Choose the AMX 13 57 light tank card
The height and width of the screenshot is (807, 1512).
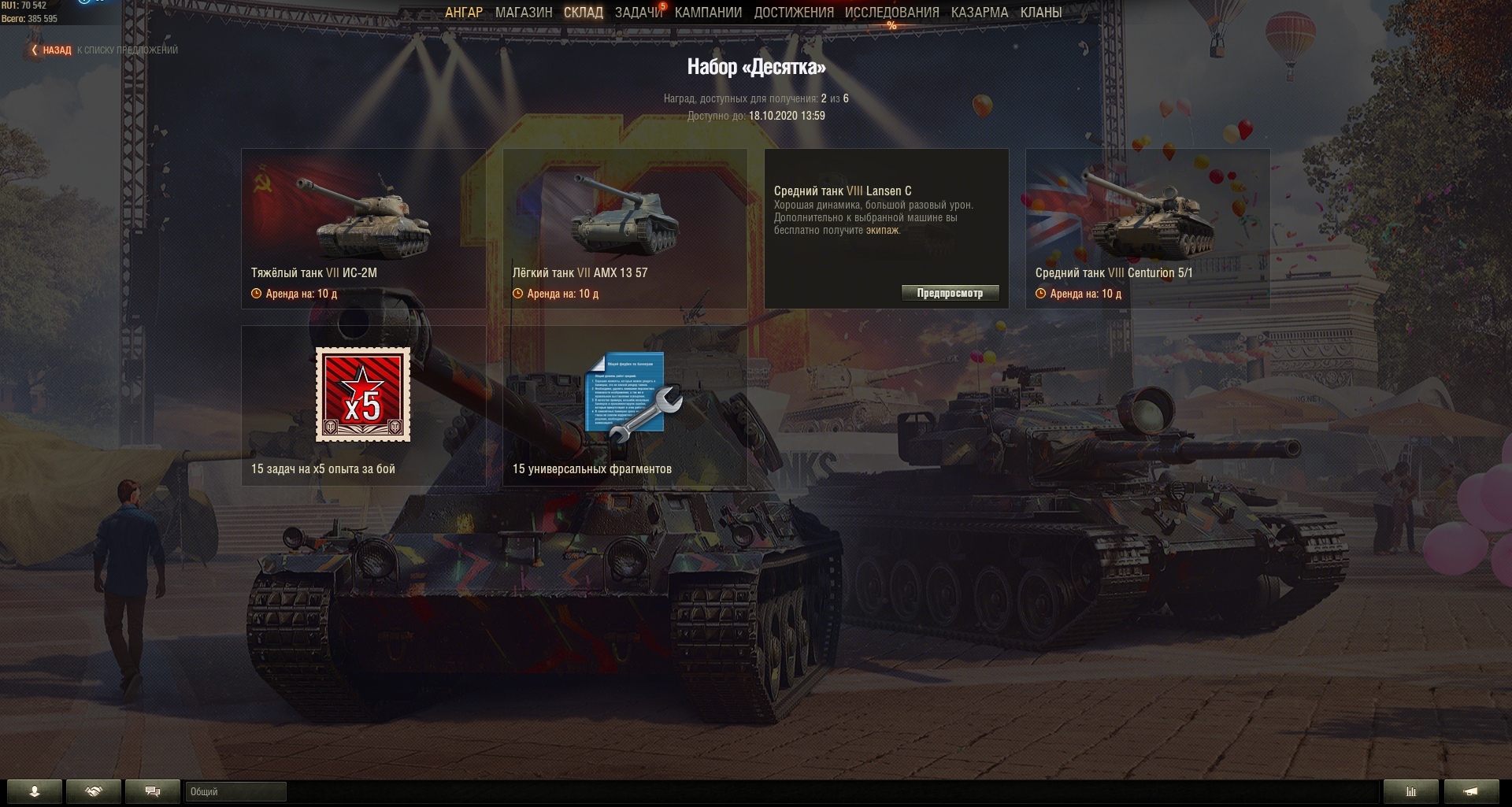click(624, 228)
